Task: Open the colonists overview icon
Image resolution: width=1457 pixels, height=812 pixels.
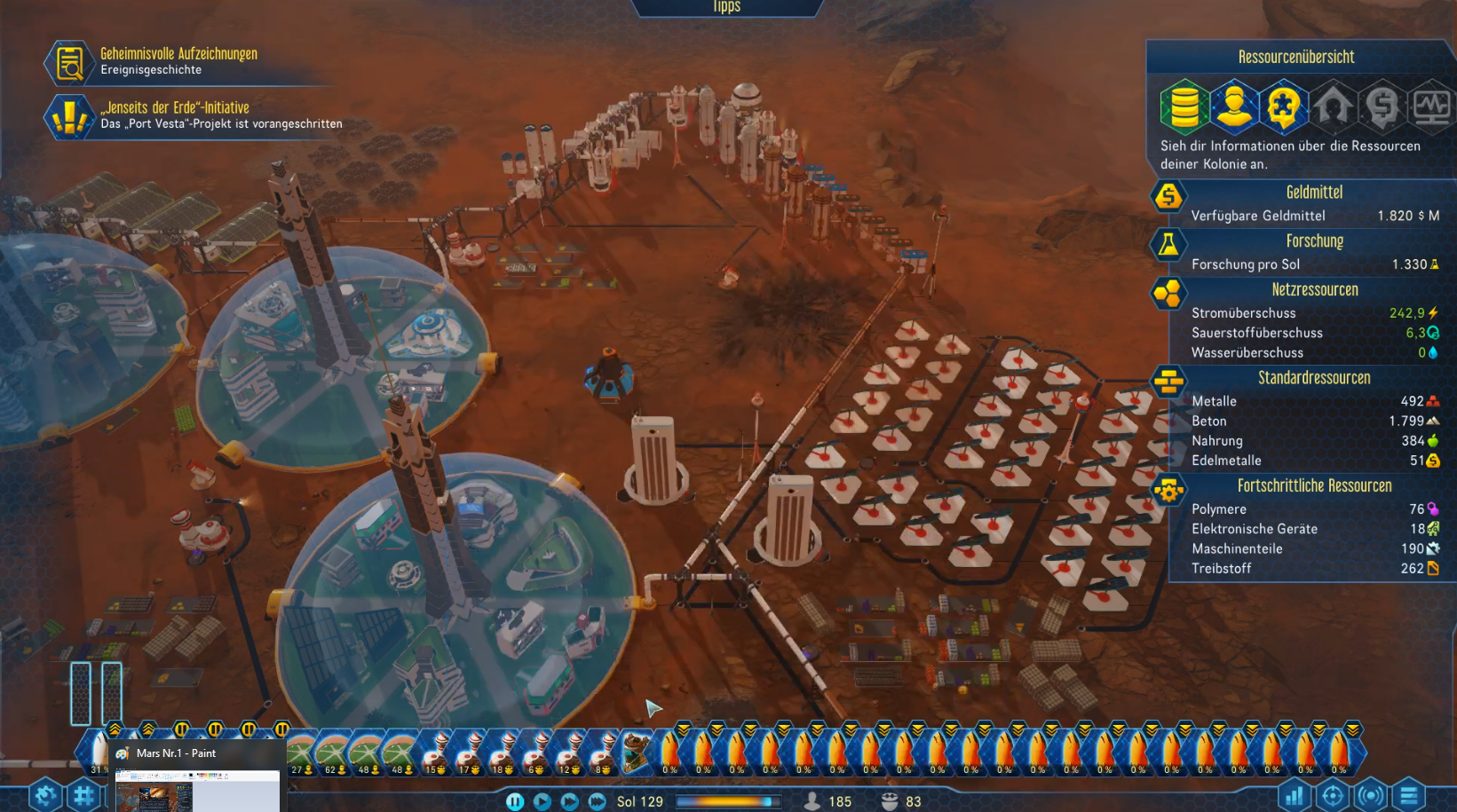Action: (1235, 106)
